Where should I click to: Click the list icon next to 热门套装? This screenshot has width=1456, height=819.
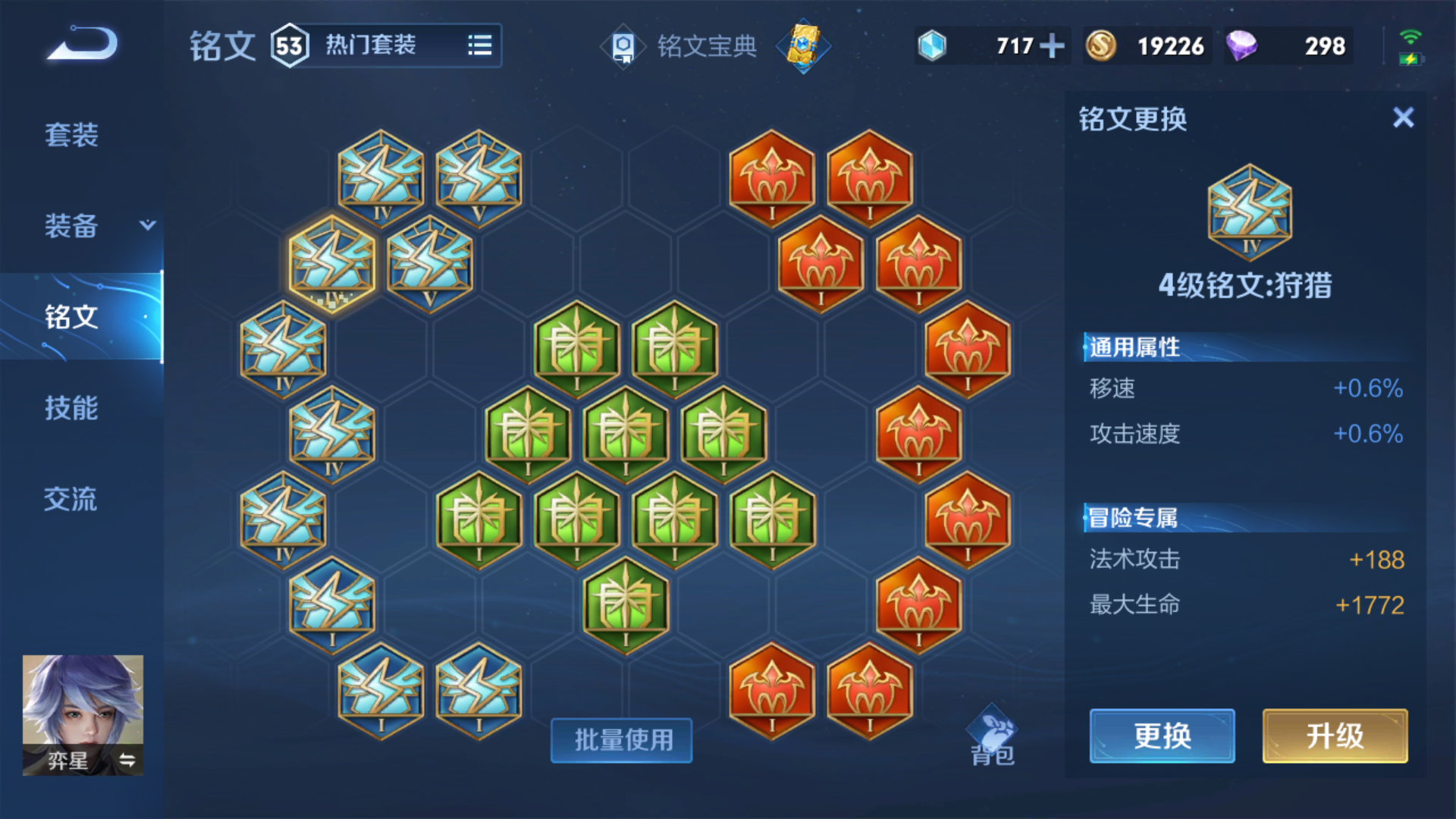point(481,45)
